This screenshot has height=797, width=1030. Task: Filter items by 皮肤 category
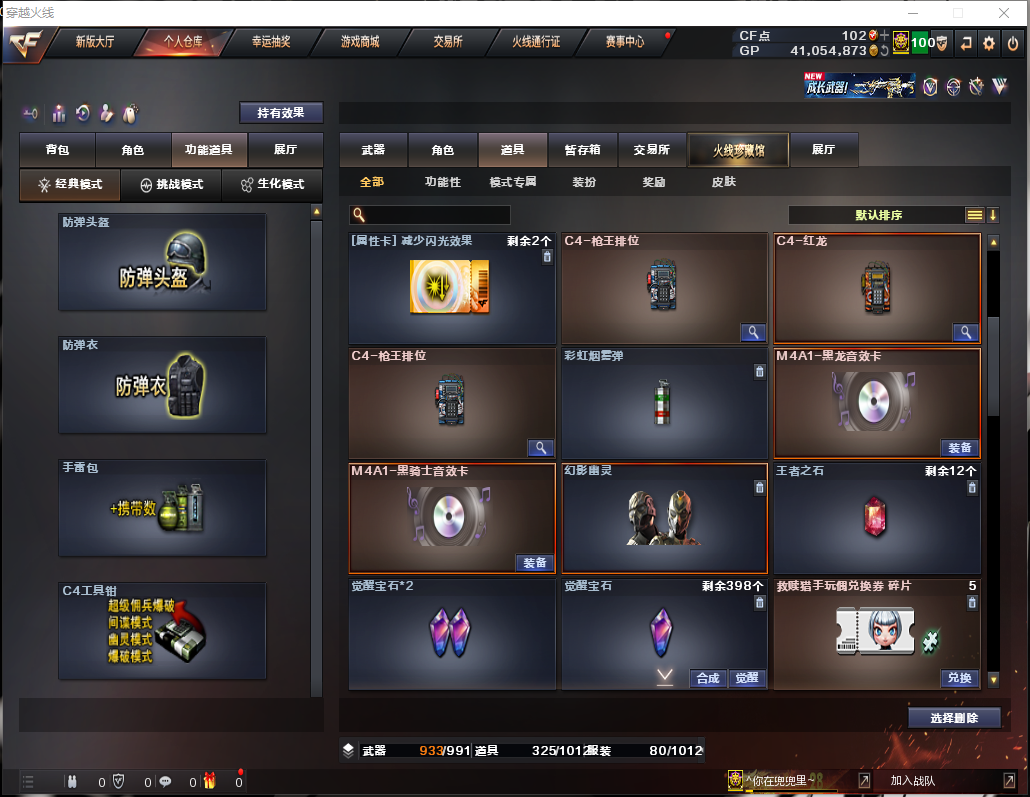pos(723,182)
